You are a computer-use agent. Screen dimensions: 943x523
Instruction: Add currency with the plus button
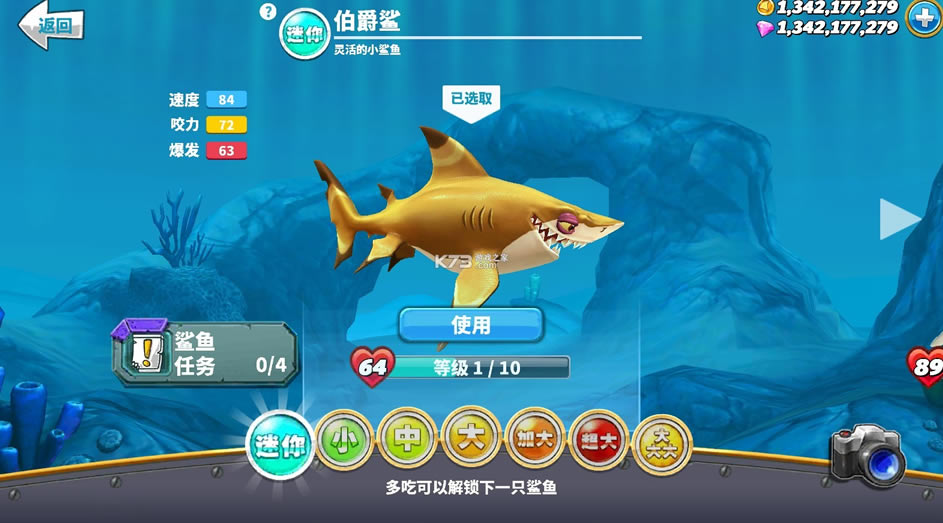923,17
